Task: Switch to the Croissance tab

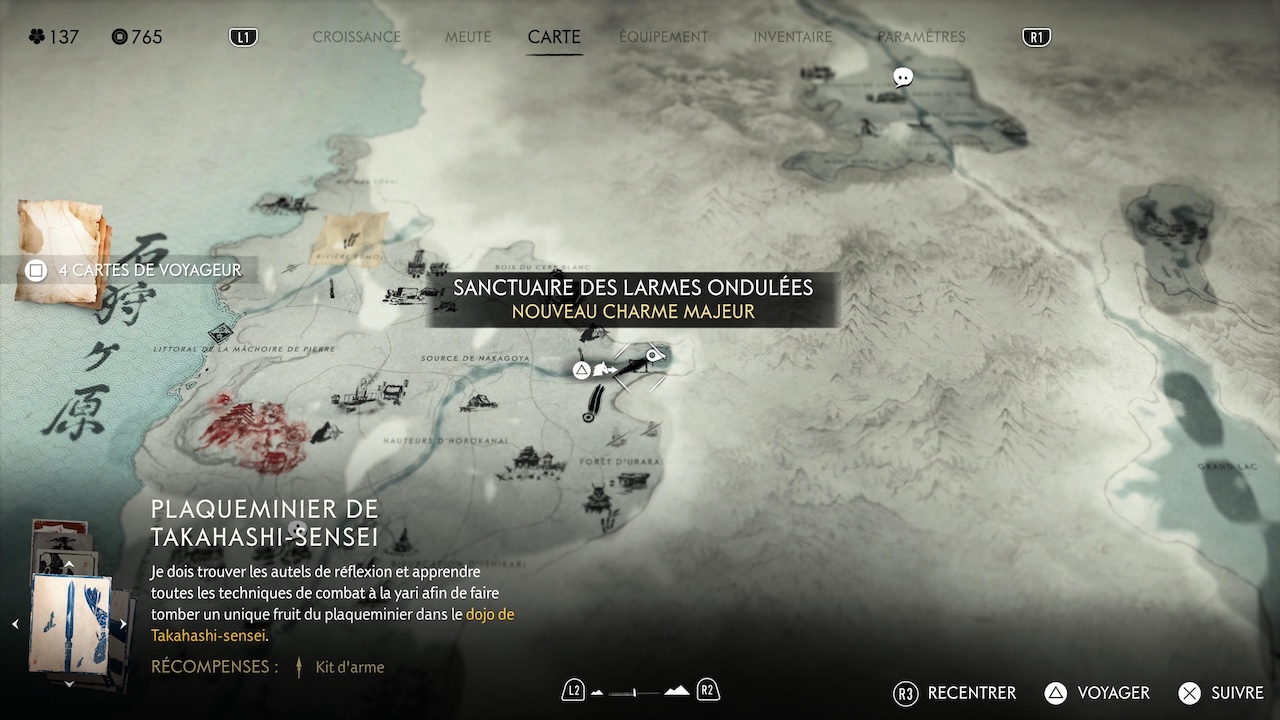Action: (x=356, y=37)
